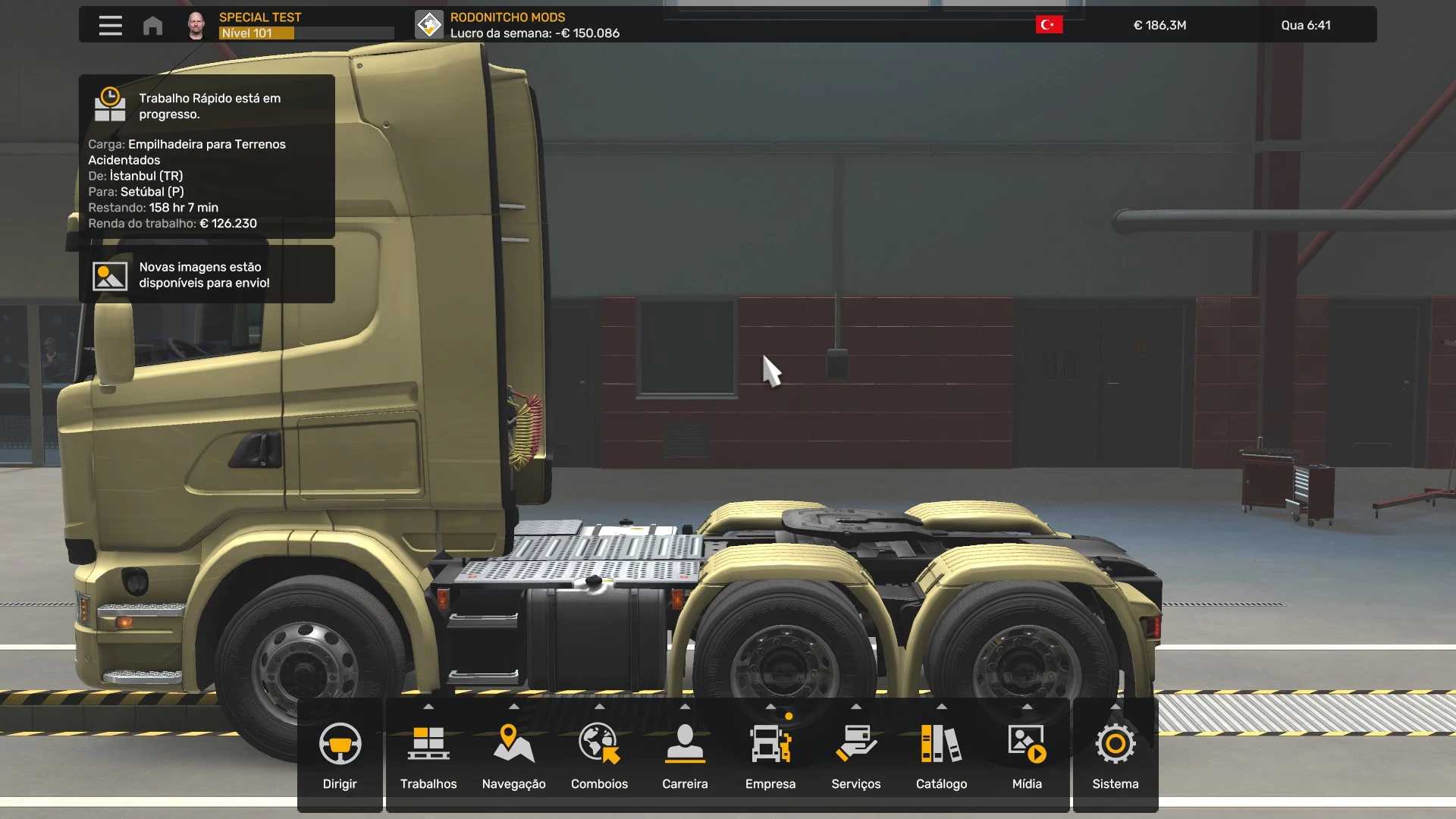The image size is (1456, 819).
Task: Open the Empresa company menu
Action: [770, 755]
